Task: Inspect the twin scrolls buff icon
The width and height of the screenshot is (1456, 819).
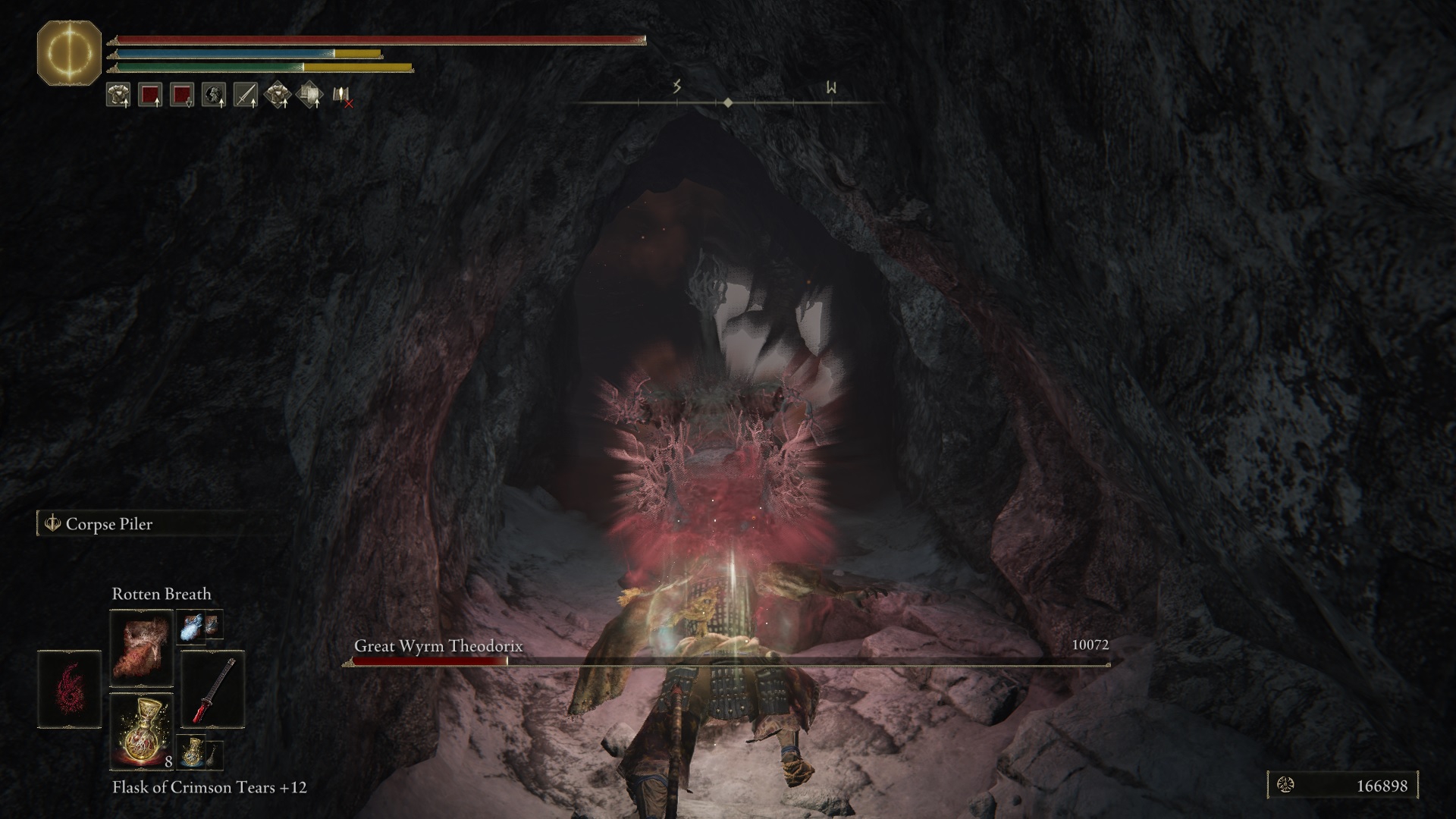Action: (309, 95)
